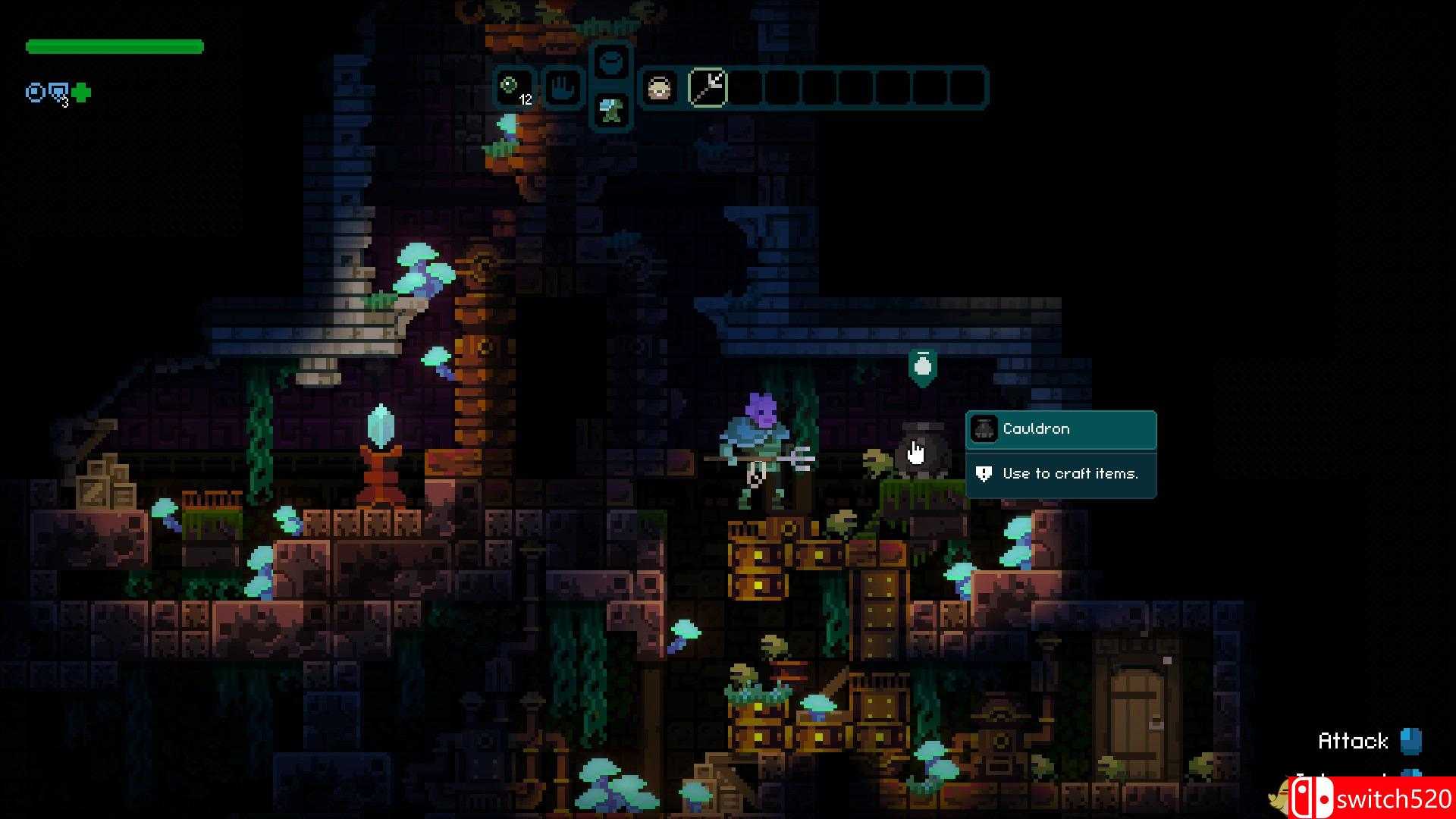Select the trident spear hotbar slot
The image size is (1456, 819).
(x=708, y=88)
